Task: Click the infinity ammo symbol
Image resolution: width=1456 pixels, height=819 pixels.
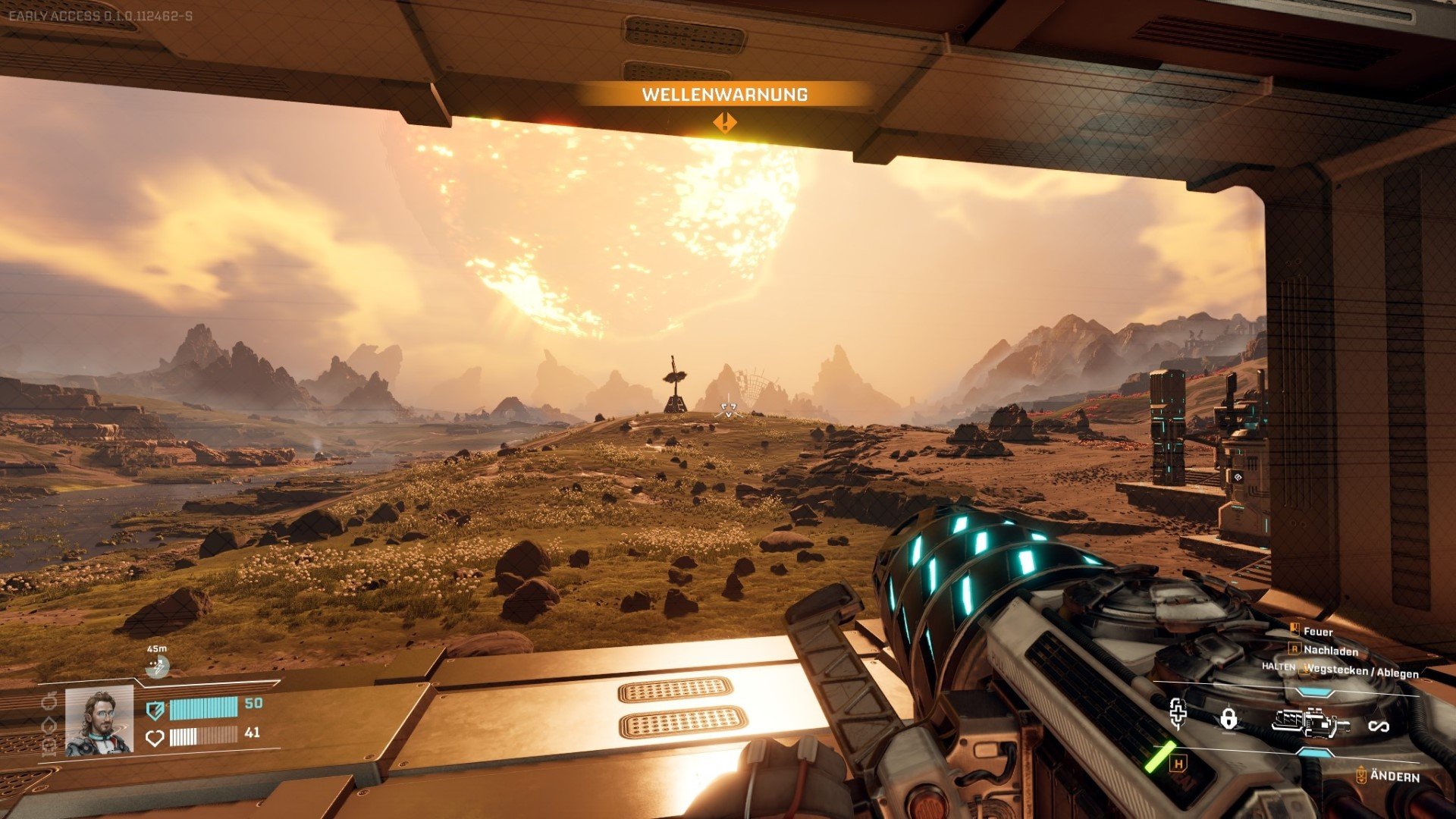Action: (1378, 726)
